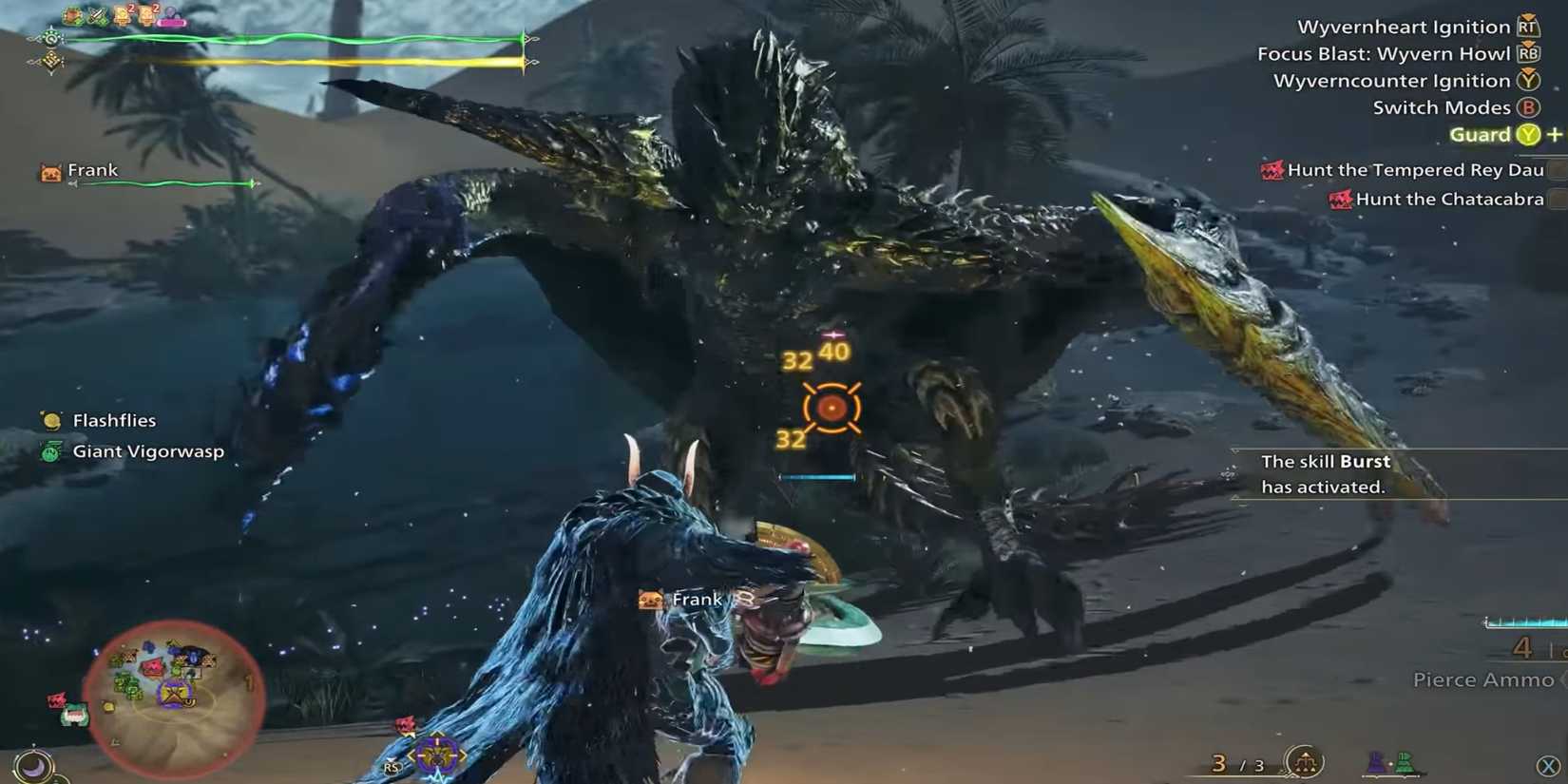Viewport: 1568px width, 784px height.
Task: Click the well-done steak buff icon
Action: click(70, 14)
